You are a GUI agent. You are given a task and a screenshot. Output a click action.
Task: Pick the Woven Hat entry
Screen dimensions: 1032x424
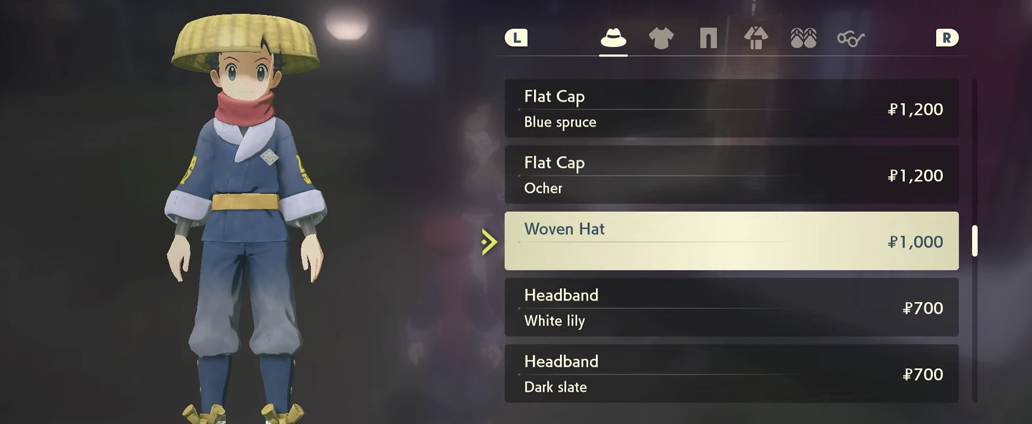coord(731,241)
